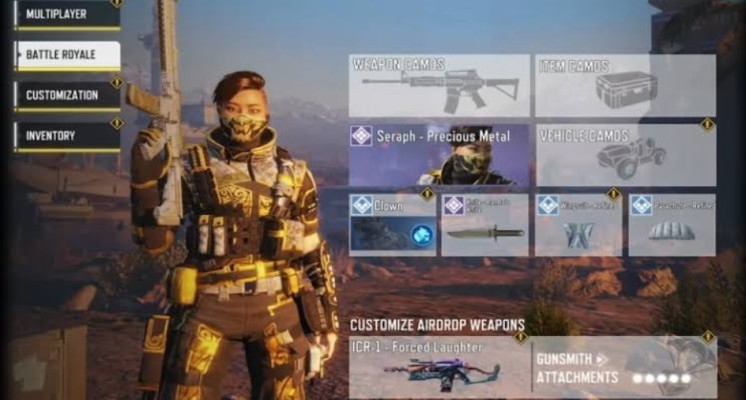Open the Inventory menu
Image resolution: width=746 pixels, height=400 pixels.
pyautogui.click(x=66, y=136)
